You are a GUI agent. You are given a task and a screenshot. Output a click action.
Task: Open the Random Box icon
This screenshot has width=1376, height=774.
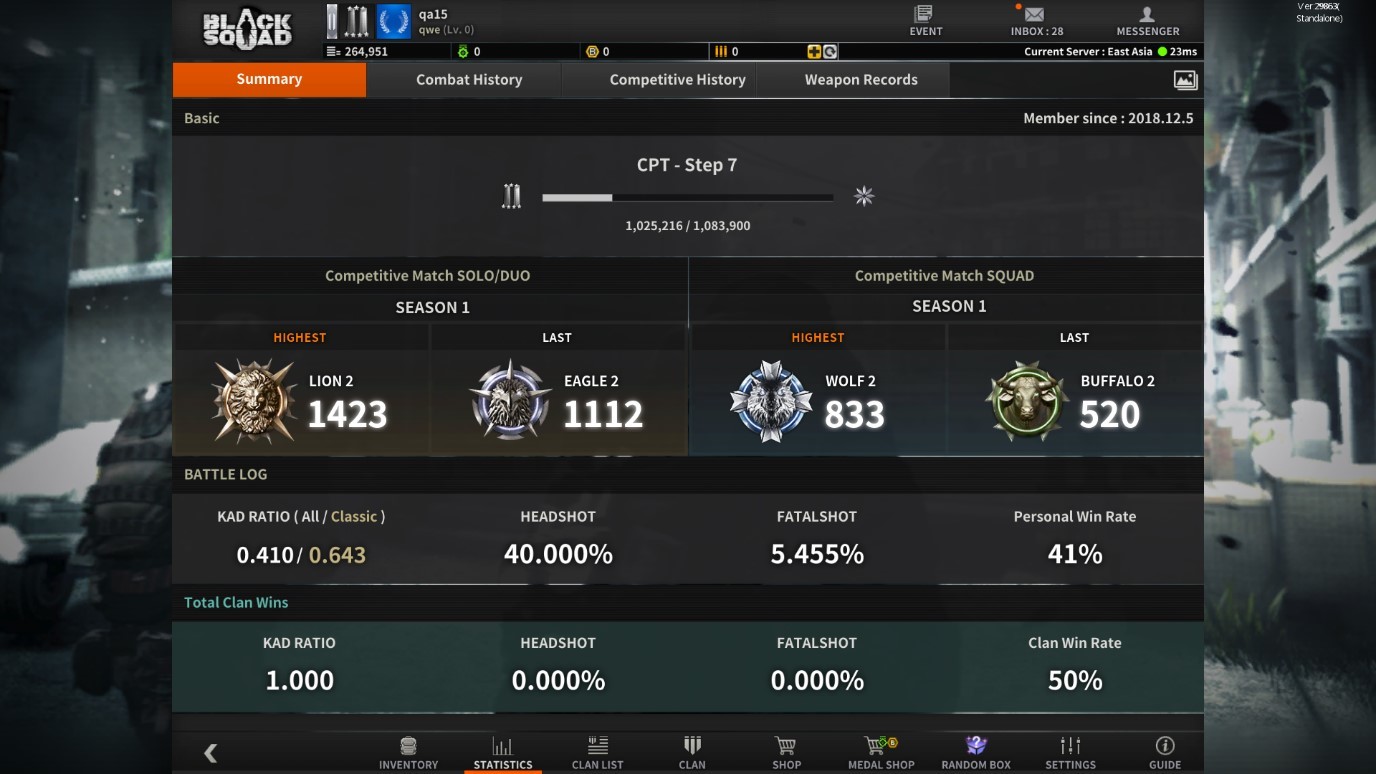click(x=974, y=745)
